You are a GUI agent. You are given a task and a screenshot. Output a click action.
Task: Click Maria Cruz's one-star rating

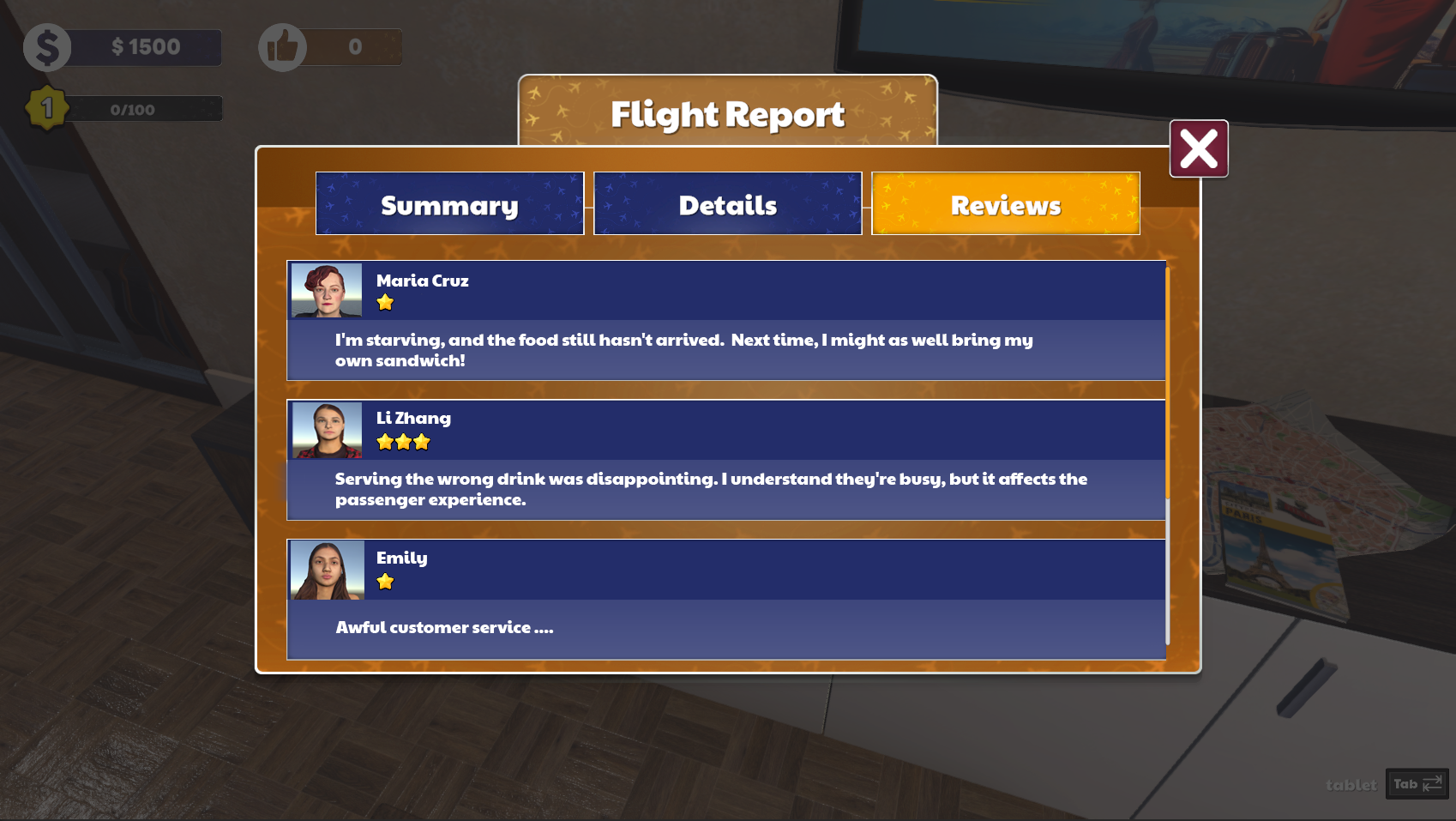pyautogui.click(x=385, y=302)
